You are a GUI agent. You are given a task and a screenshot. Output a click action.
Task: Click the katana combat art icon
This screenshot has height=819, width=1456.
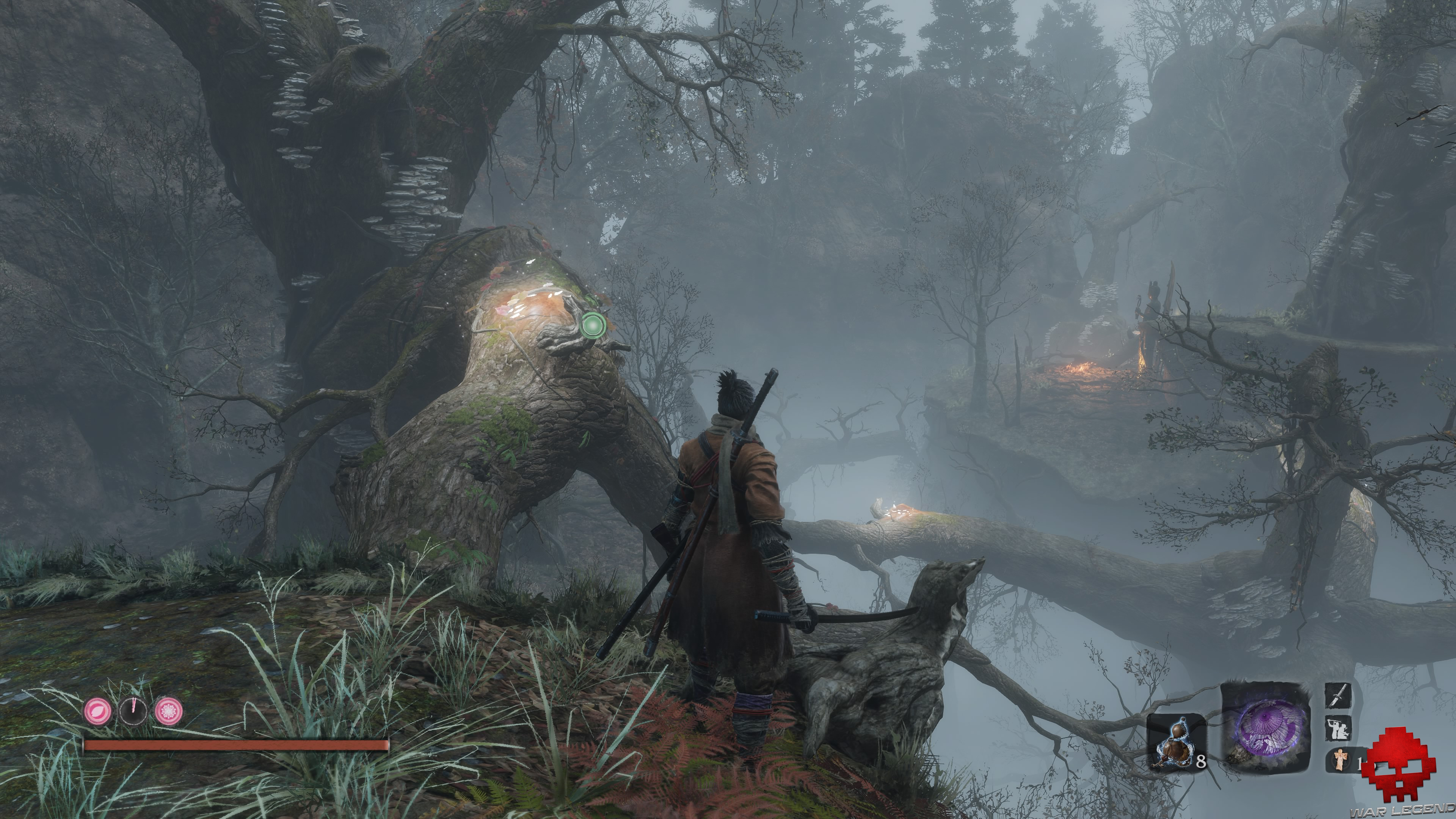tap(1337, 696)
